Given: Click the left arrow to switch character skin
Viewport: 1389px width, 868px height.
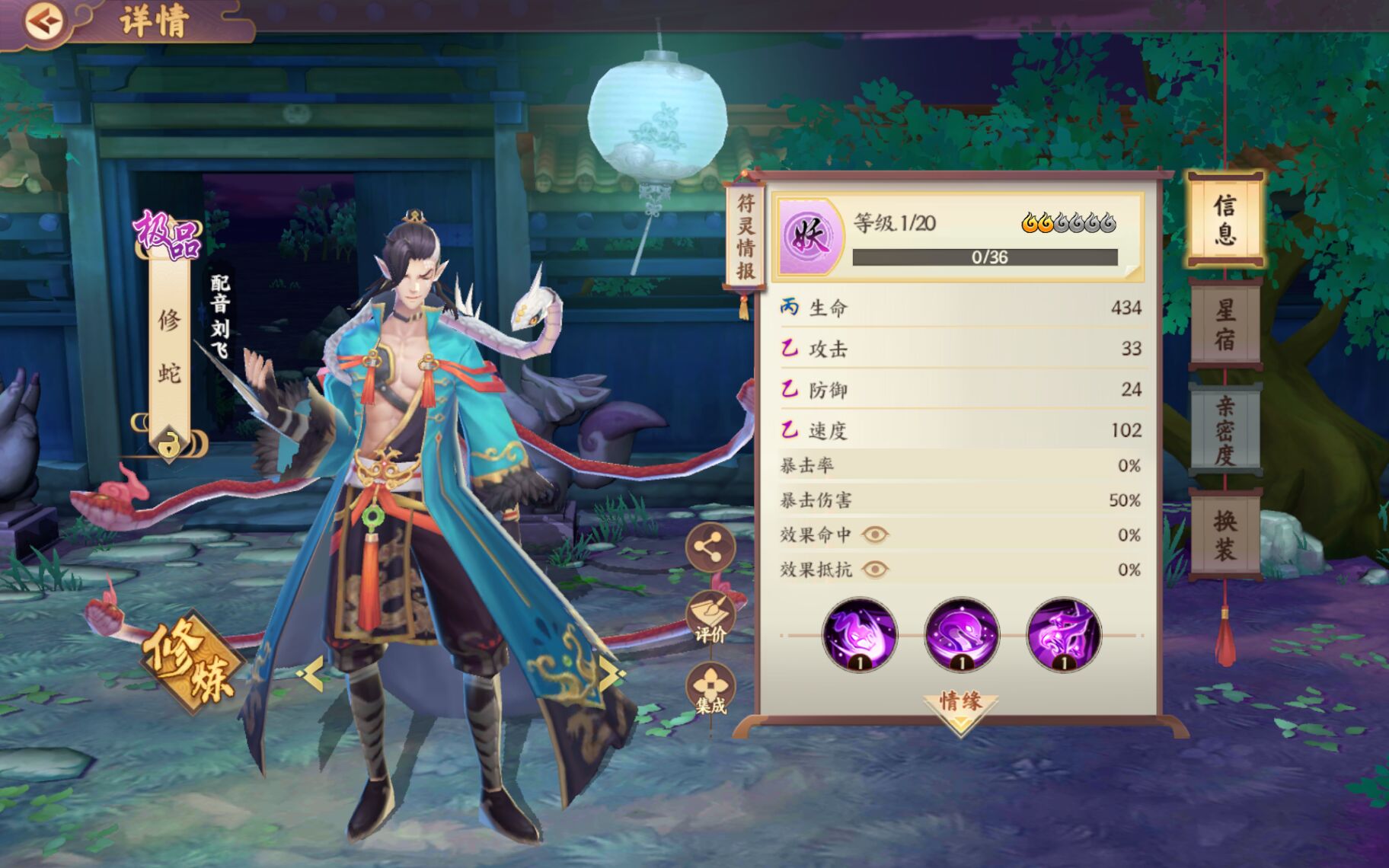Looking at the screenshot, I should point(312,672).
